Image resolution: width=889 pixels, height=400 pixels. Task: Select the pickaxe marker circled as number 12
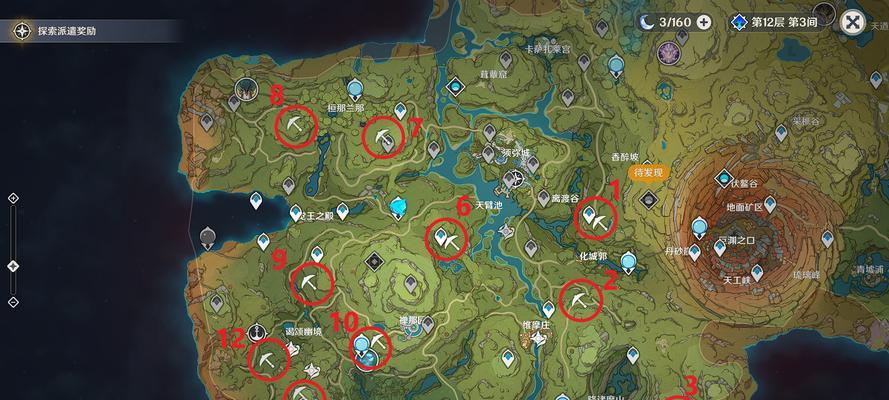267,359
